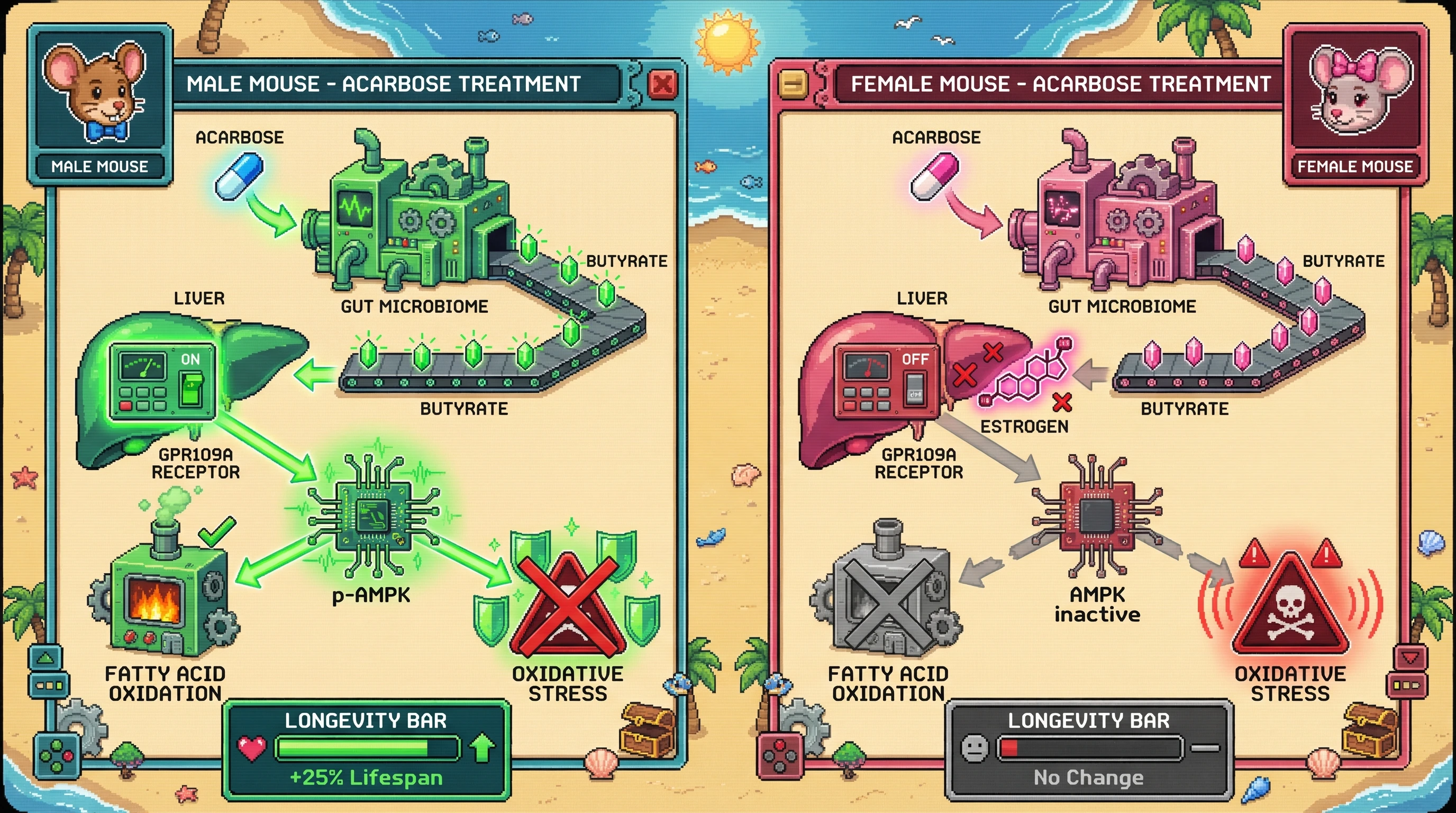Click the maroon four-dot controller button

point(779,756)
